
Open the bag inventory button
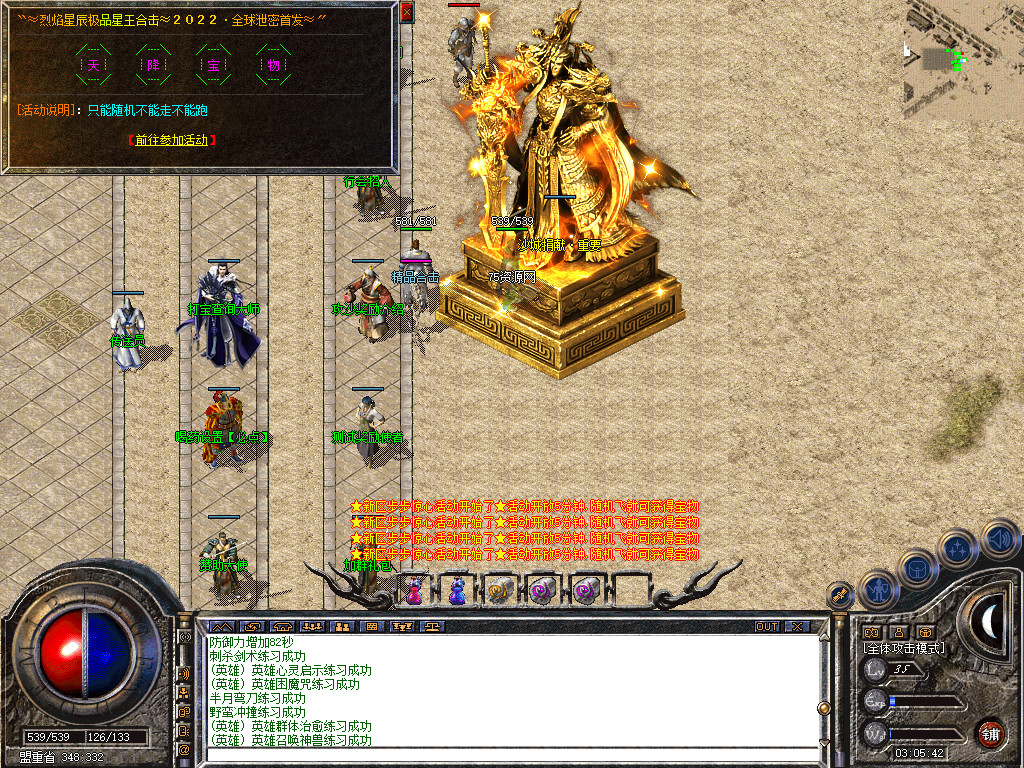point(918,569)
